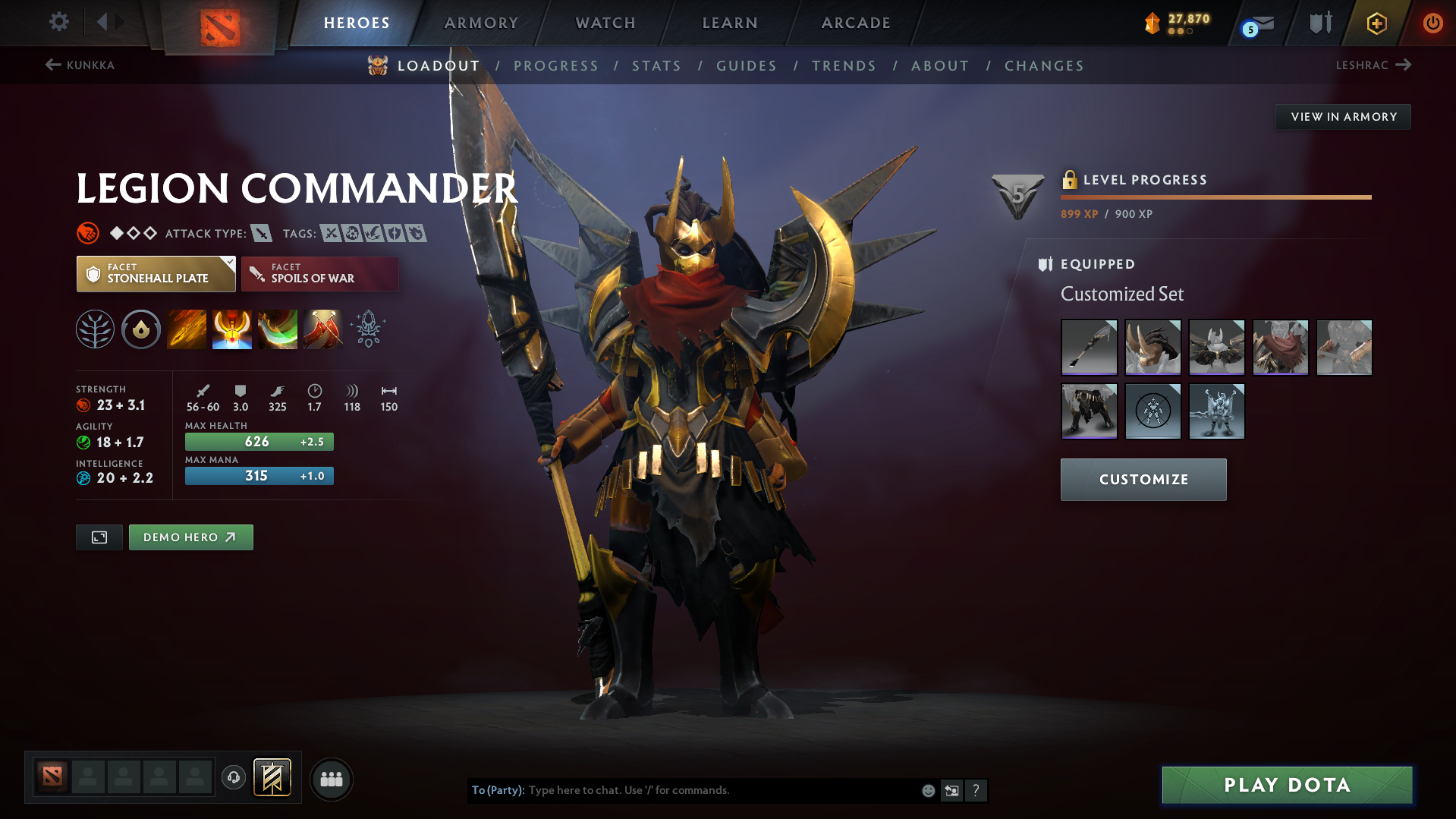Open the STATS tab

656,66
